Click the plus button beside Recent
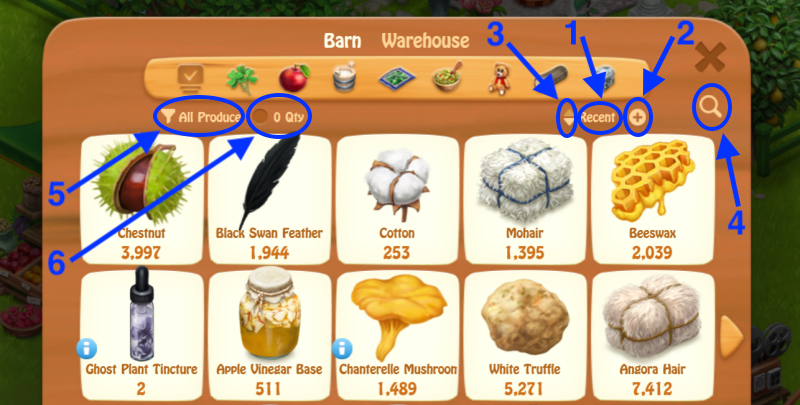The height and width of the screenshot is (405, 800). (x=637, y=117)
